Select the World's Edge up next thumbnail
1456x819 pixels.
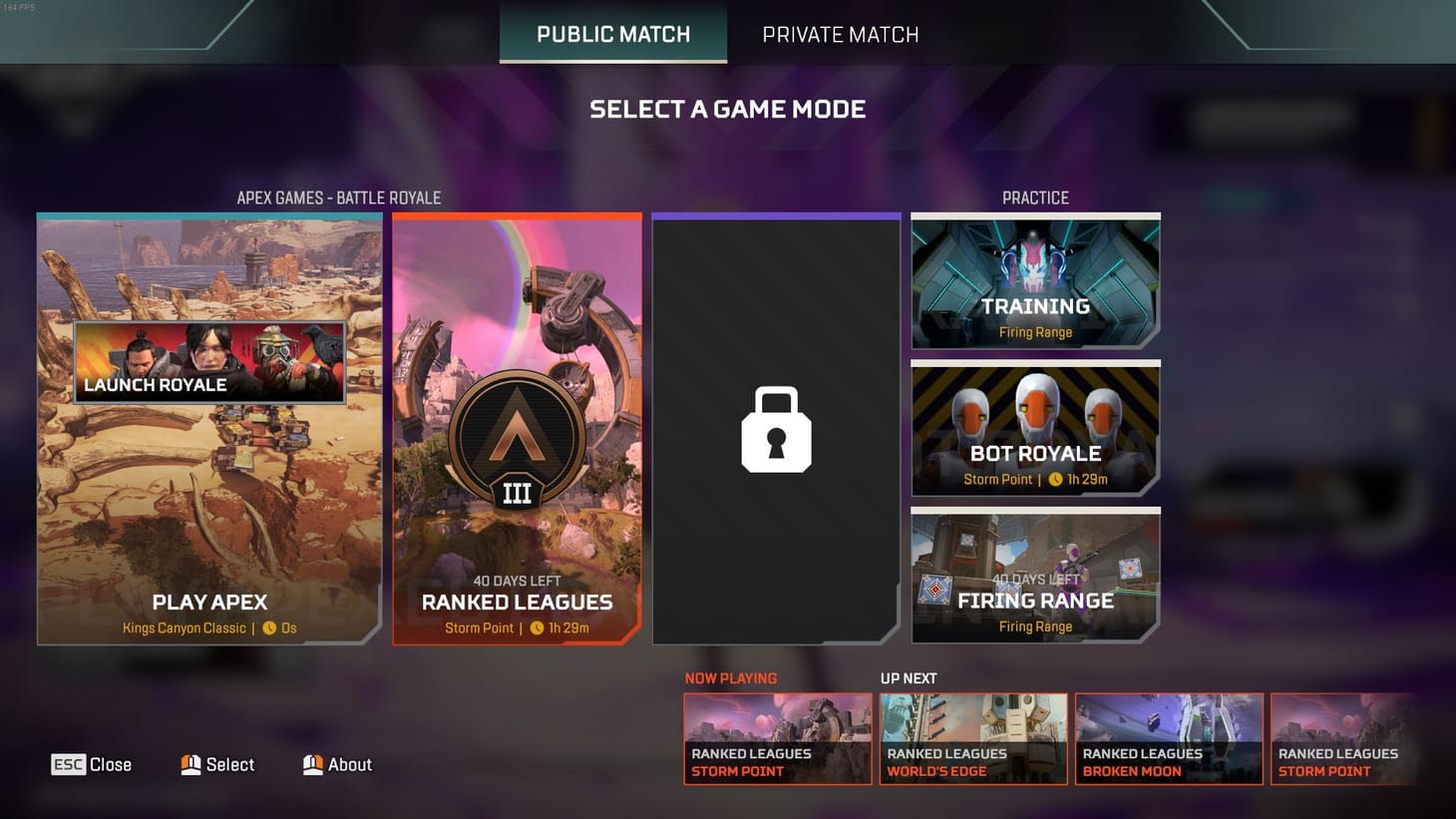tap(973, 738)
